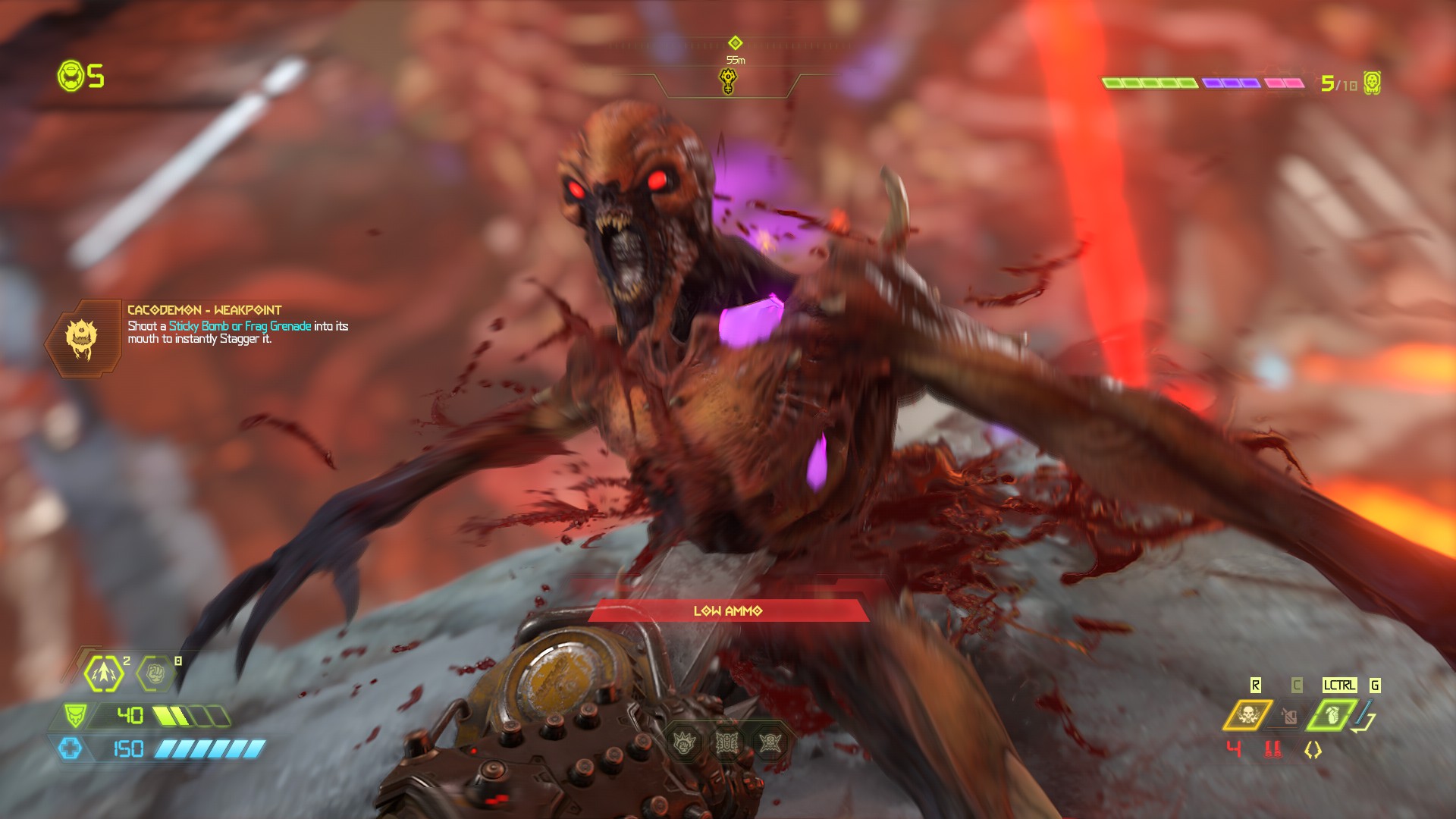Viewport: 1456px width, 819px height.
Task: Select the objective marker on the compass
Action: 728,80
